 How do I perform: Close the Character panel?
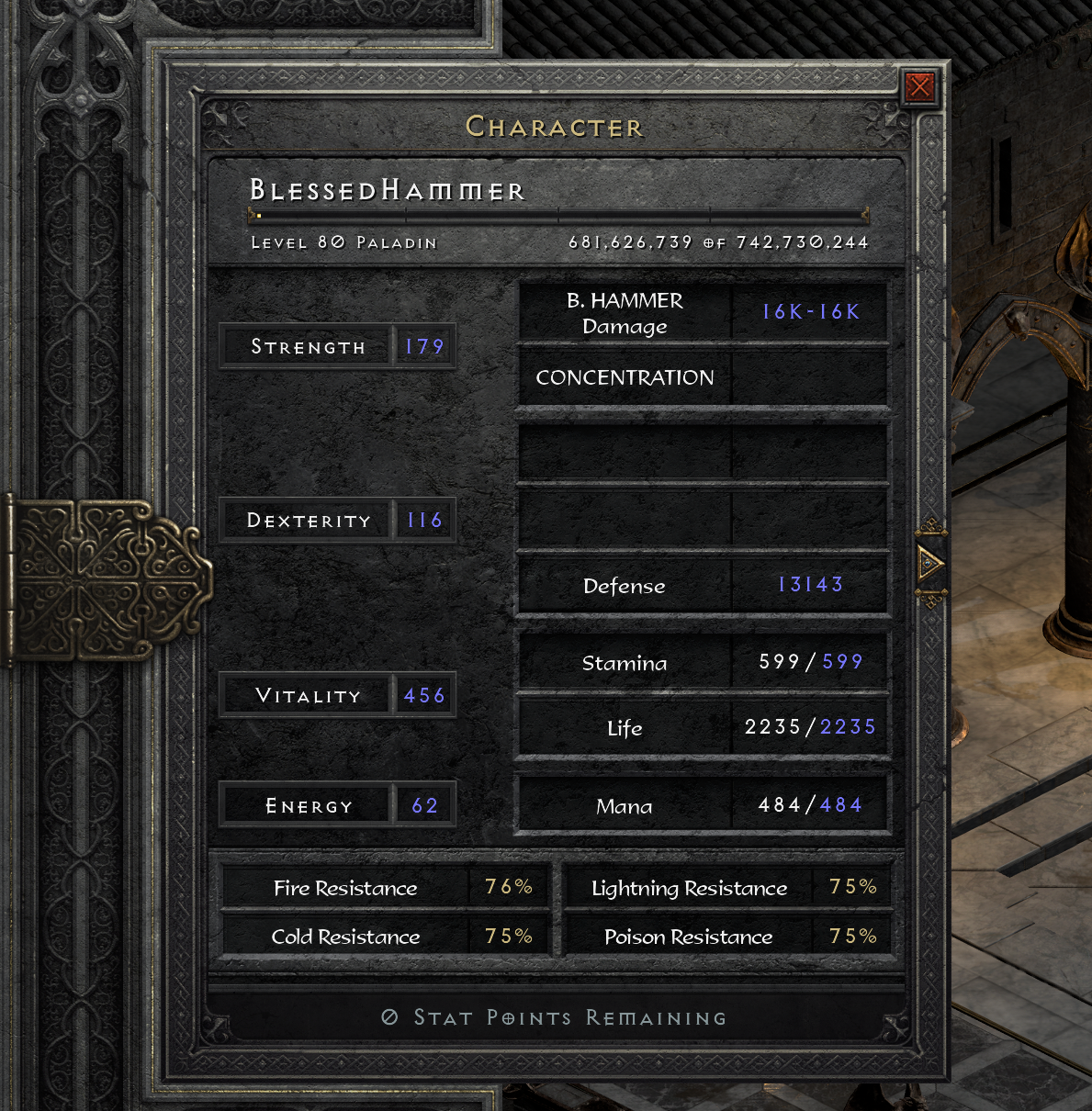919,87
